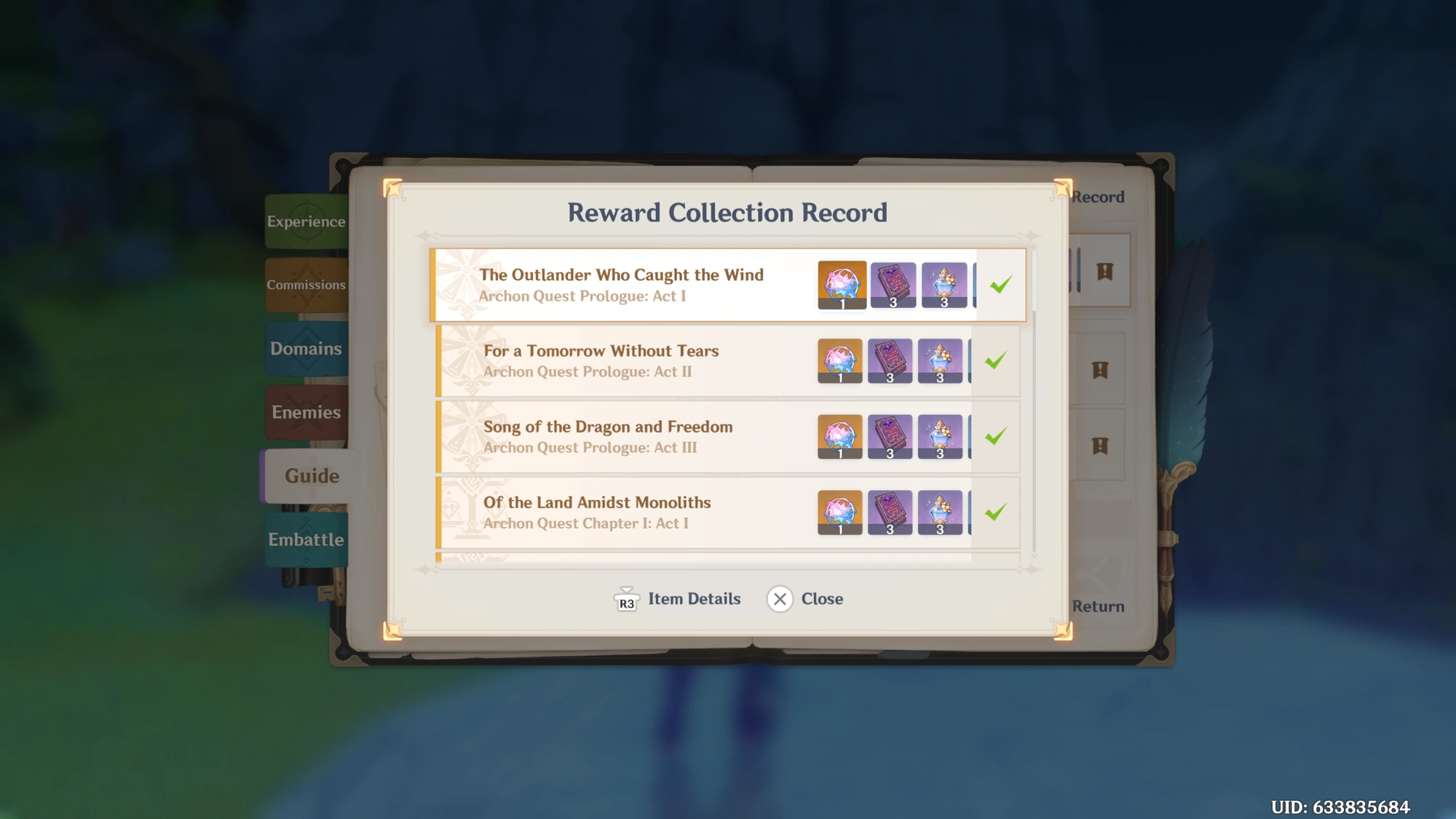Click the checkmark for The Outlander Who Caught the Wind
This screenshot has width=1456, height=819.
1001,285
